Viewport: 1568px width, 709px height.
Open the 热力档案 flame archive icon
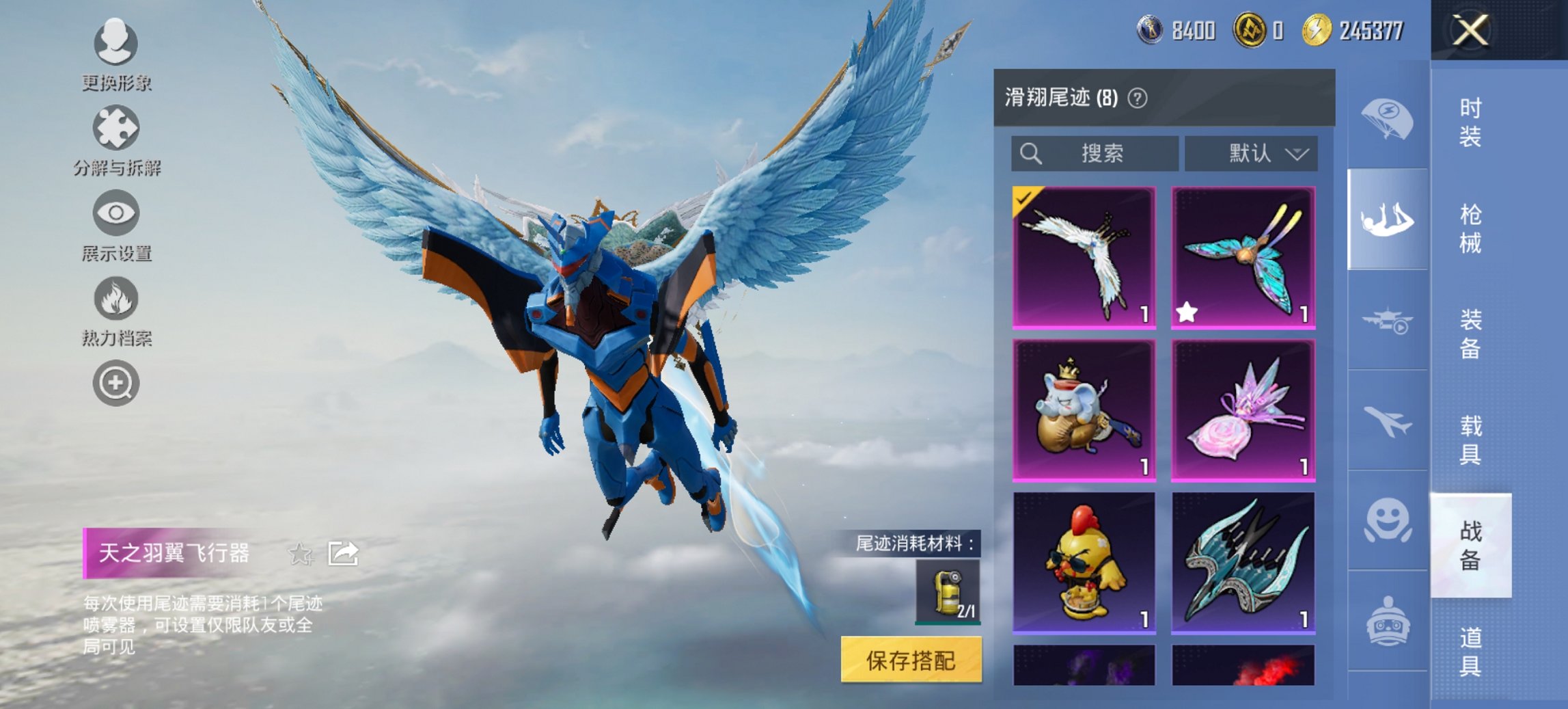pyautogui.click(x=116, y=298)
